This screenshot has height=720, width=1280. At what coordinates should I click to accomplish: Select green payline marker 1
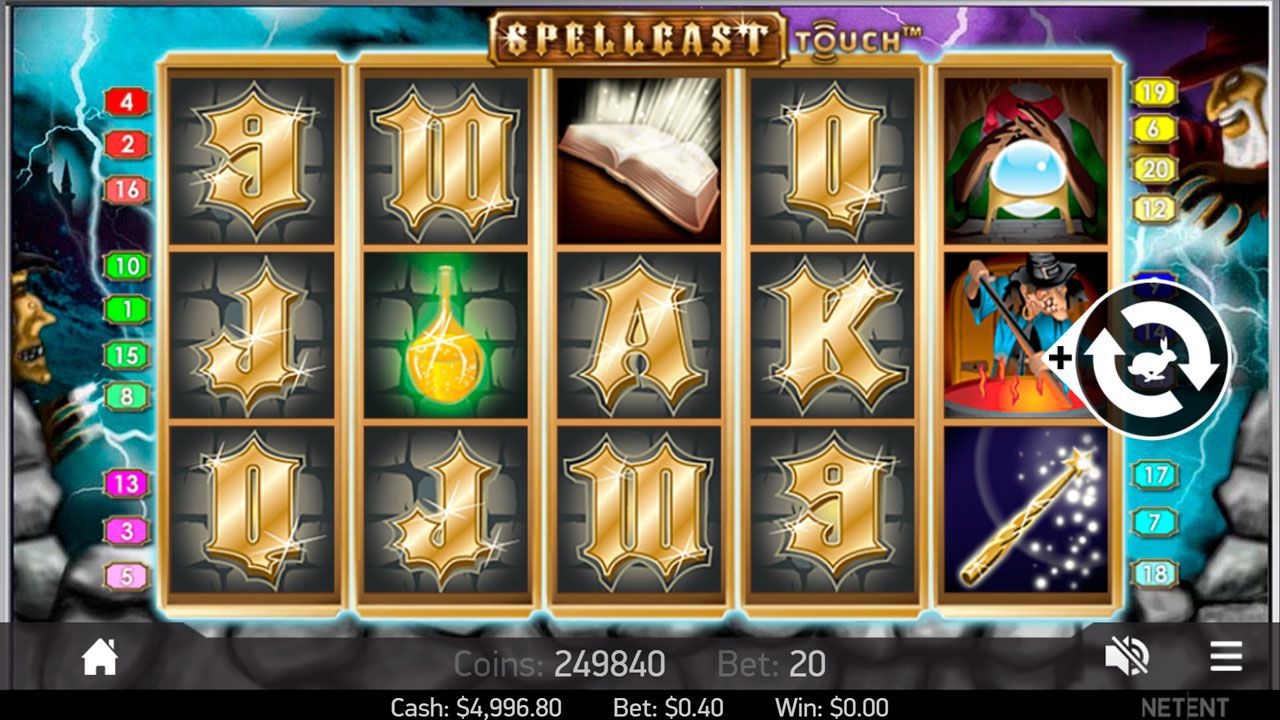coord(127,310)
